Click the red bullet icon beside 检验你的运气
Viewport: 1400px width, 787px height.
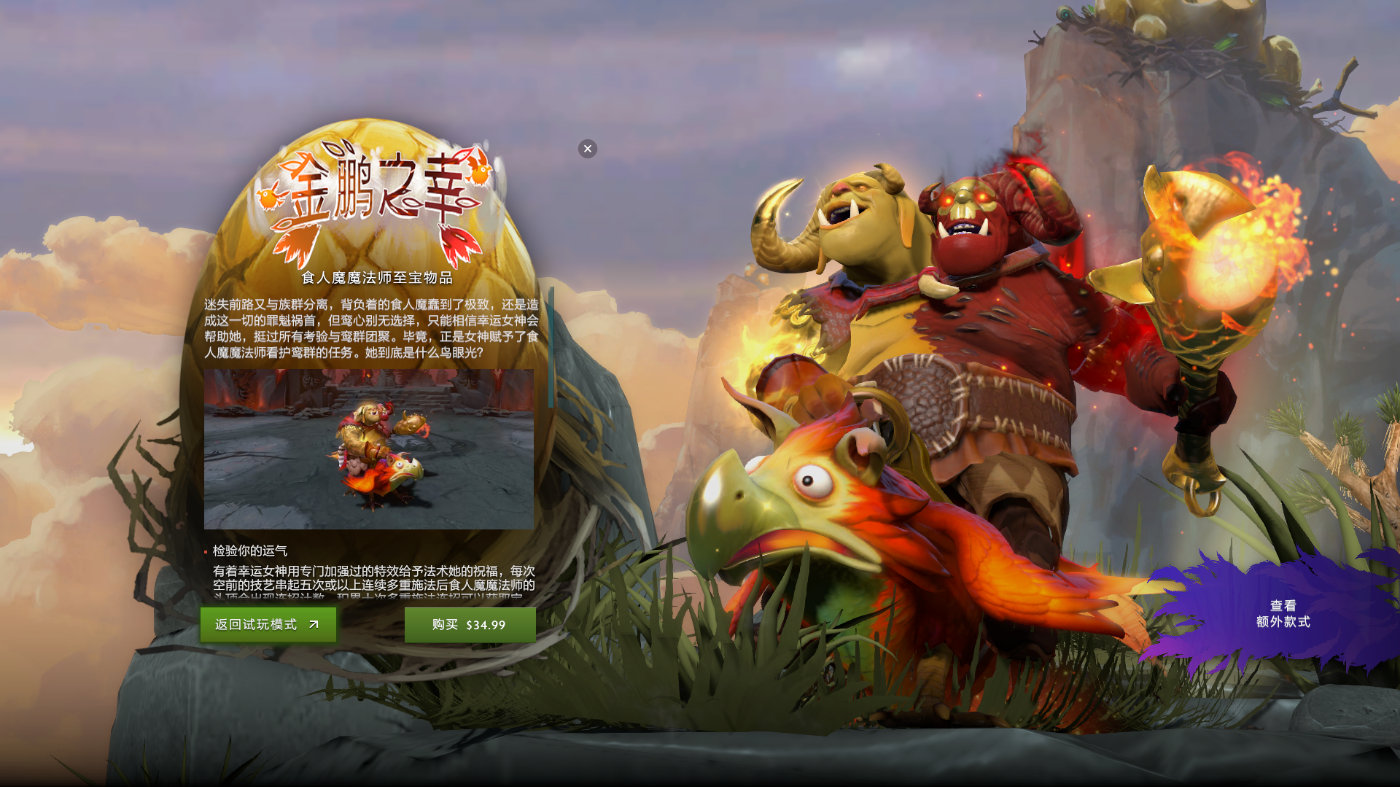coord(205,551)
